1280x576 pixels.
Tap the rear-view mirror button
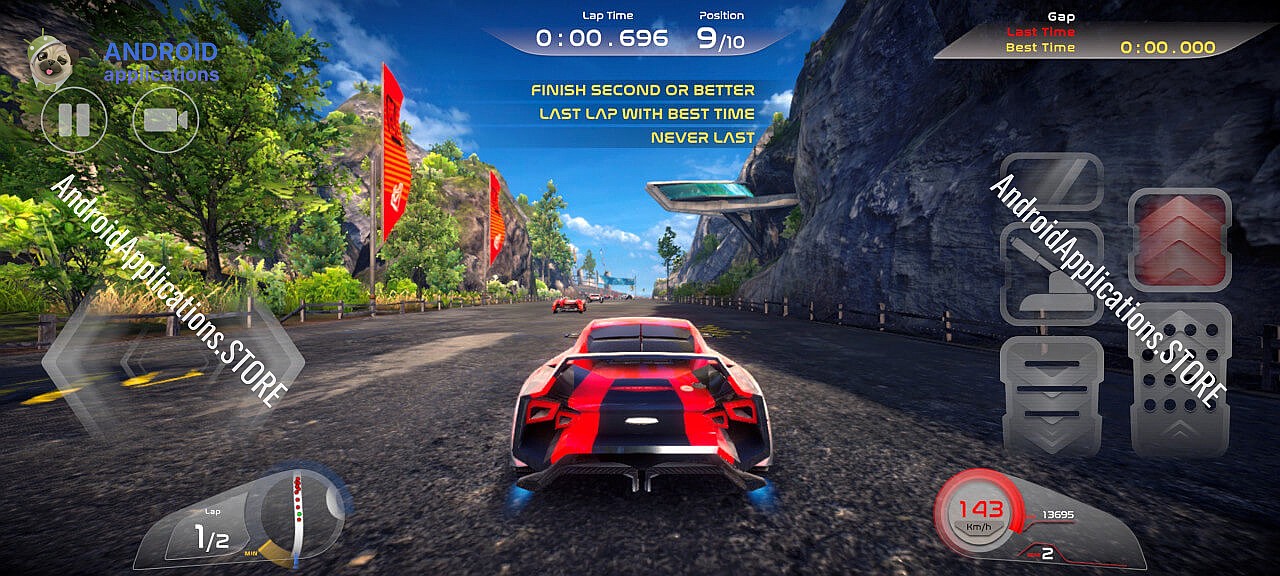coord(1051,182)
